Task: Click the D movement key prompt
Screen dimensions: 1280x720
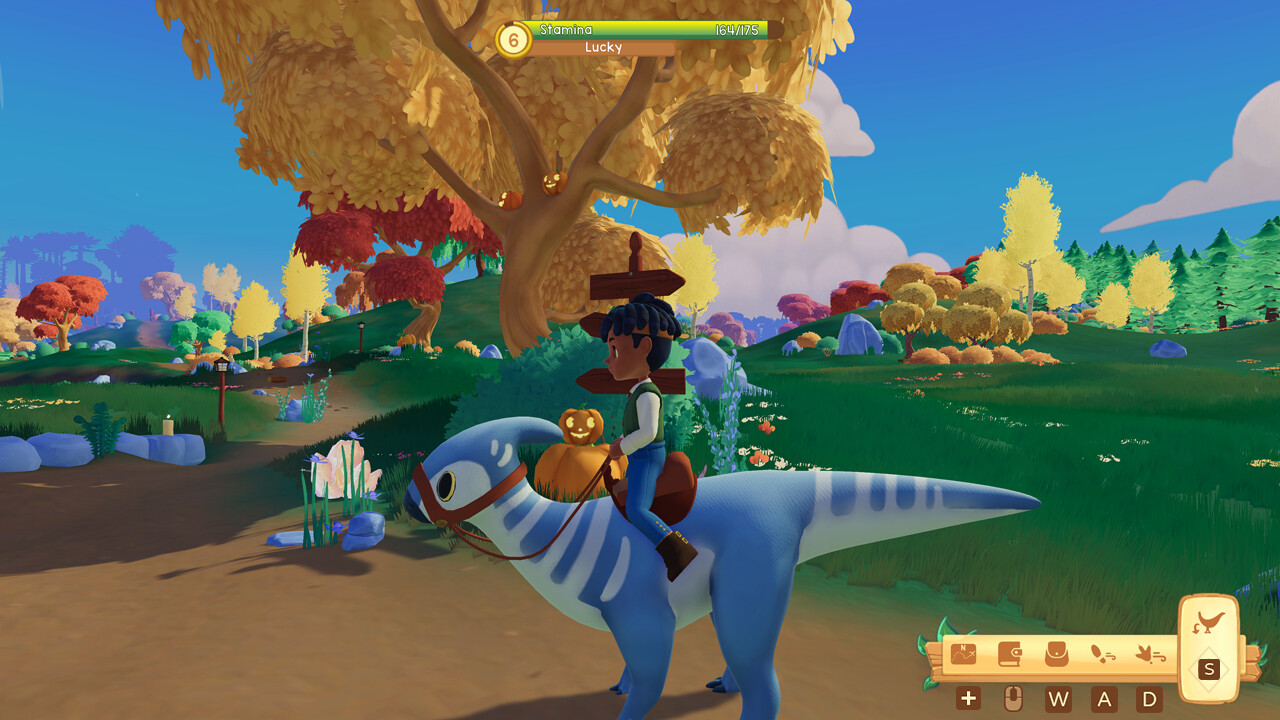Action: [1148, 699]
